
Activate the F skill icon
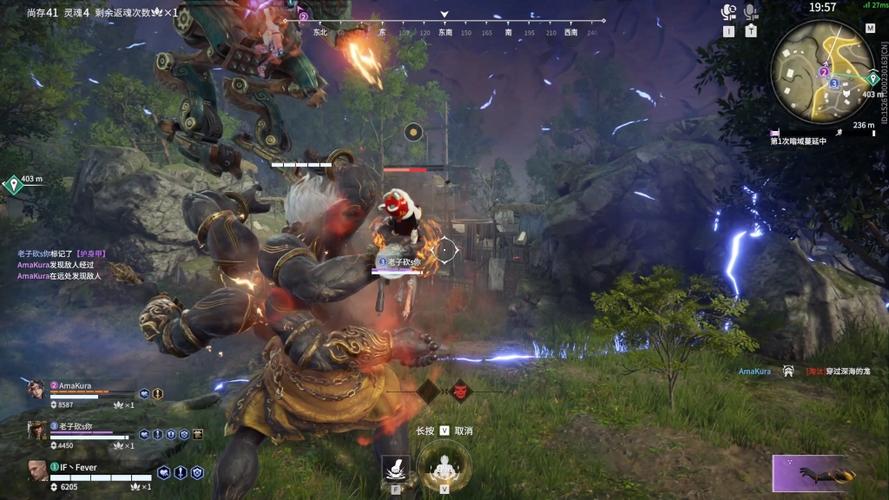point(395,468)
